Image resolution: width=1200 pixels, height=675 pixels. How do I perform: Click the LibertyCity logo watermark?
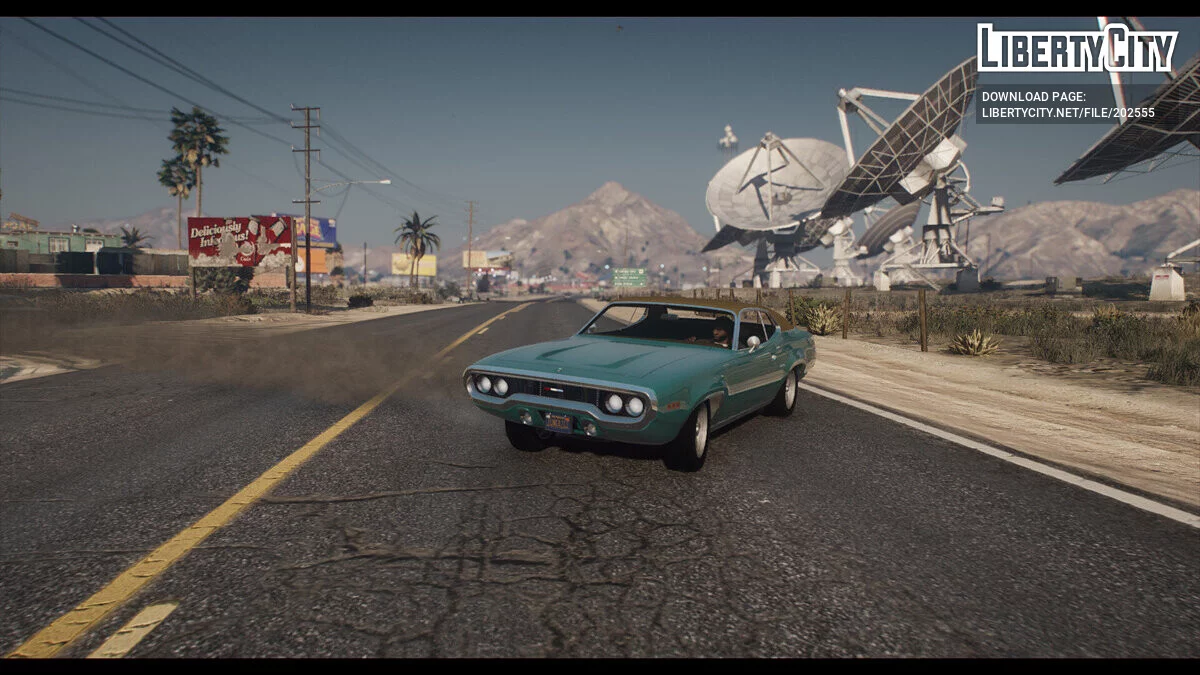tap(1076, 48)
